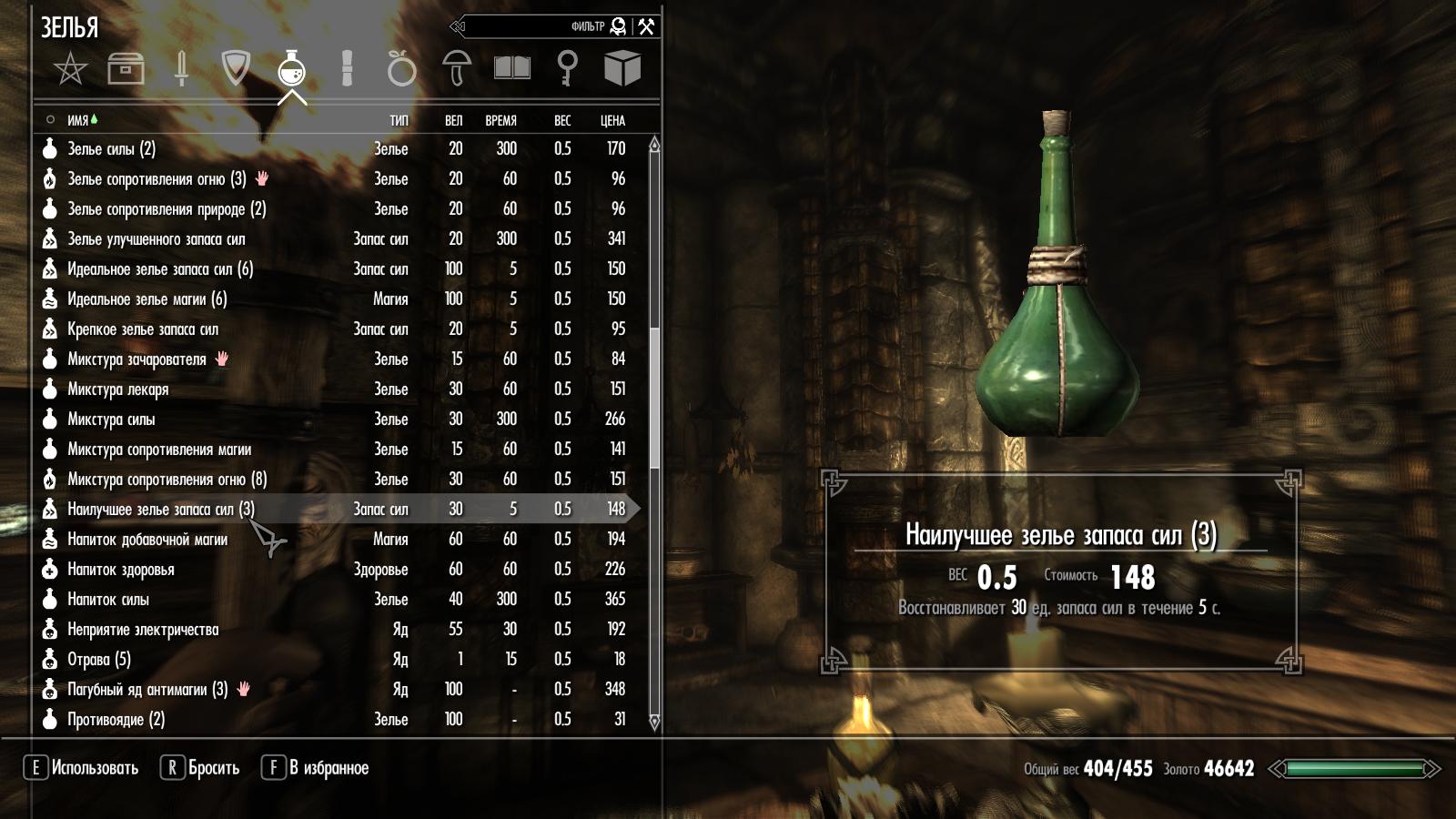
Task: Click the filter search field
Action: pyautogui.click(x=537, y=26)
